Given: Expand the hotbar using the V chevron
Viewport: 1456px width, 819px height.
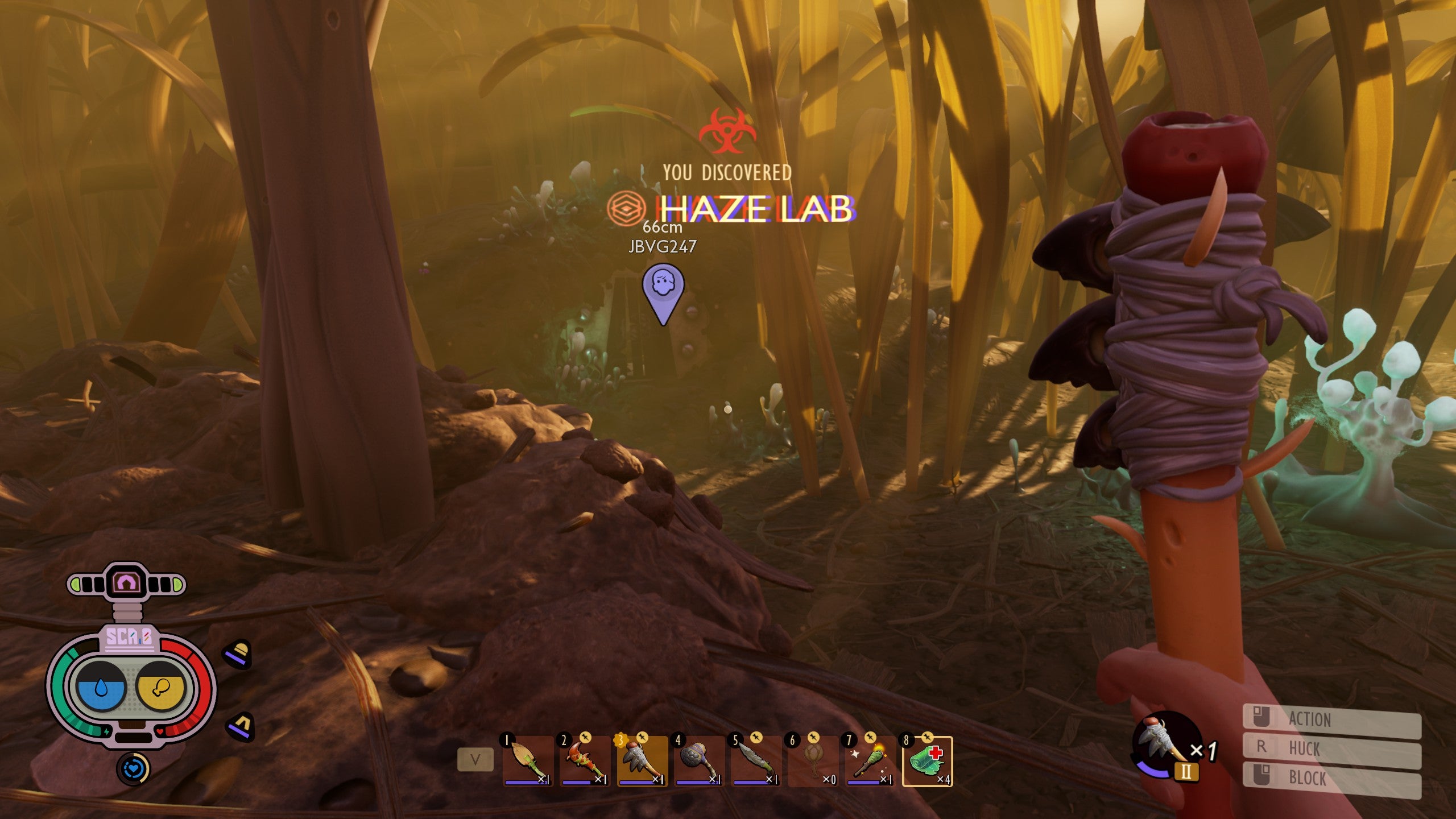Looking at the screenshot, I should [476, 759].
